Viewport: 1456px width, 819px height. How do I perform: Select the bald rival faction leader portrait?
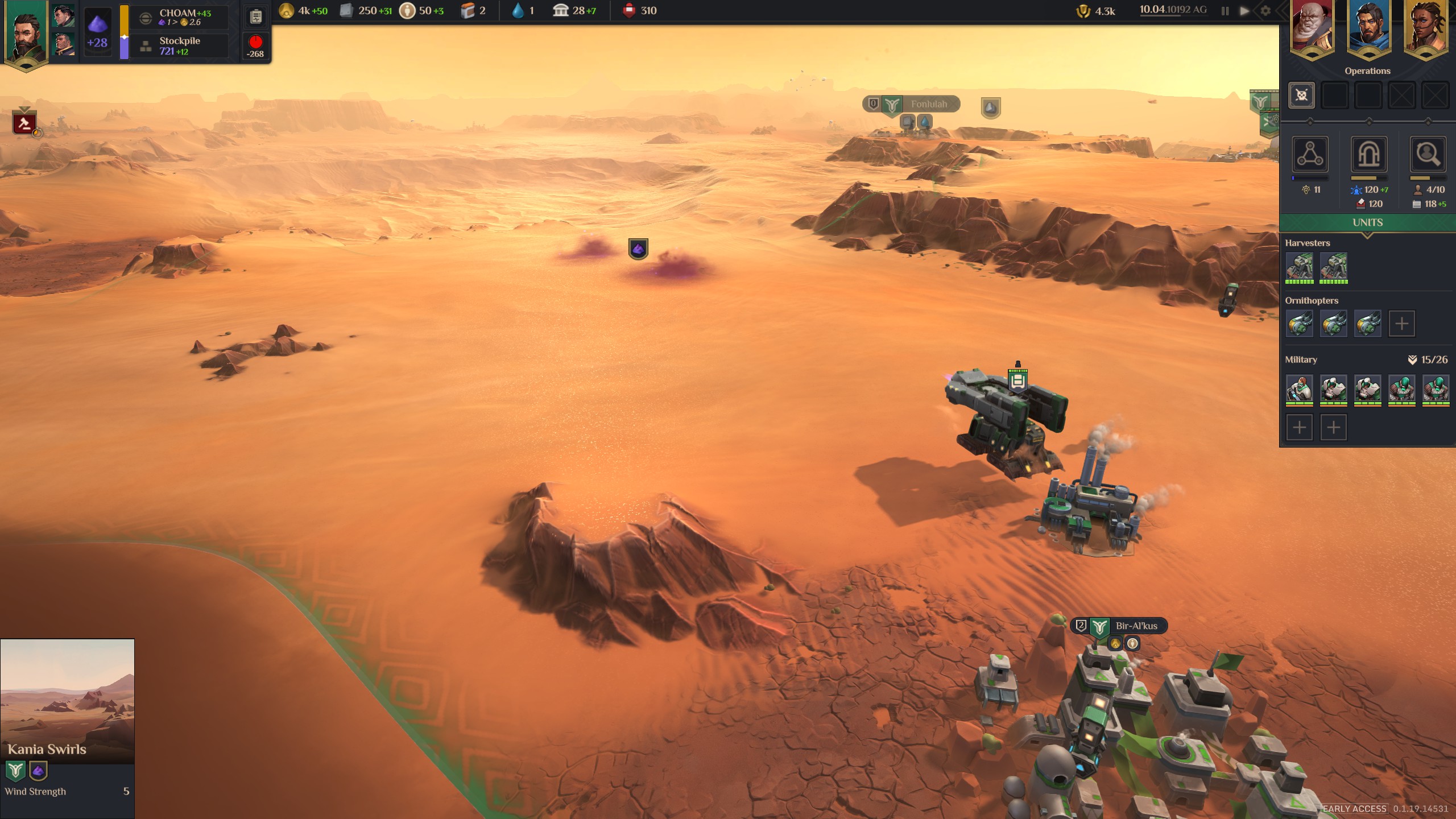[x=1312, y=27]
